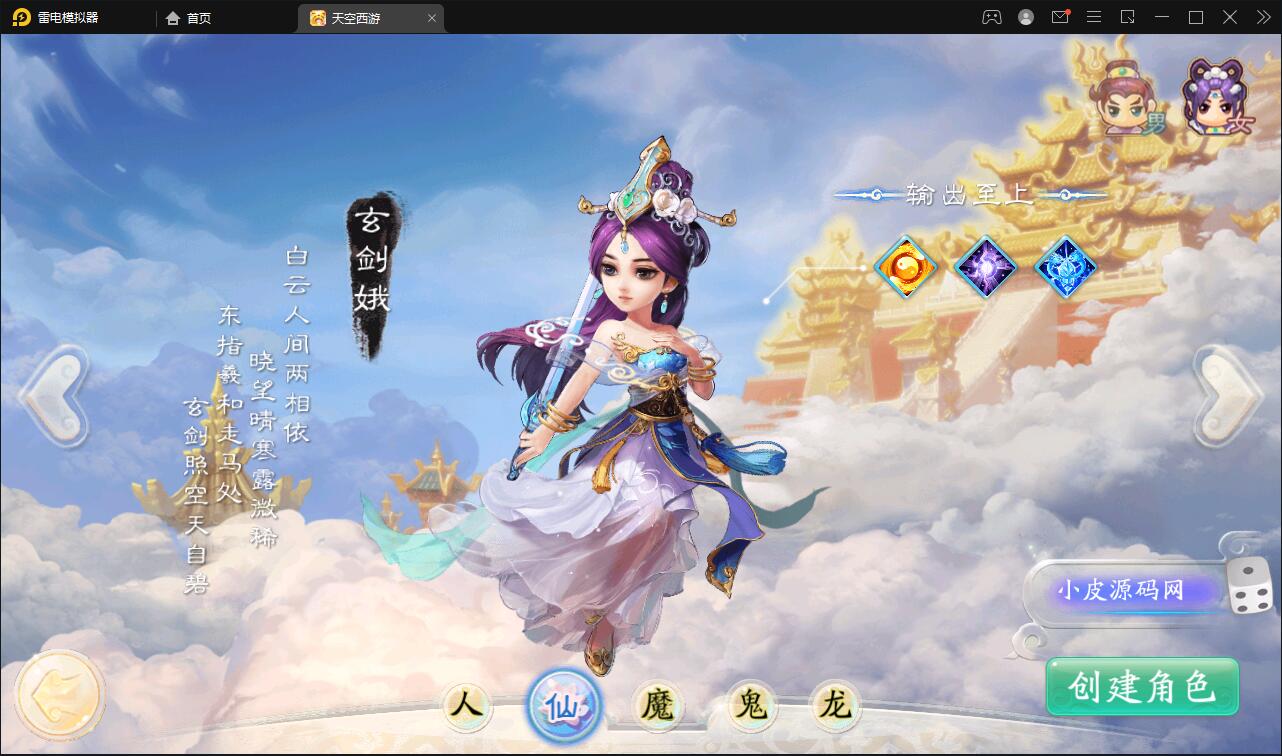Select the purple lightning skill icon

985,266
